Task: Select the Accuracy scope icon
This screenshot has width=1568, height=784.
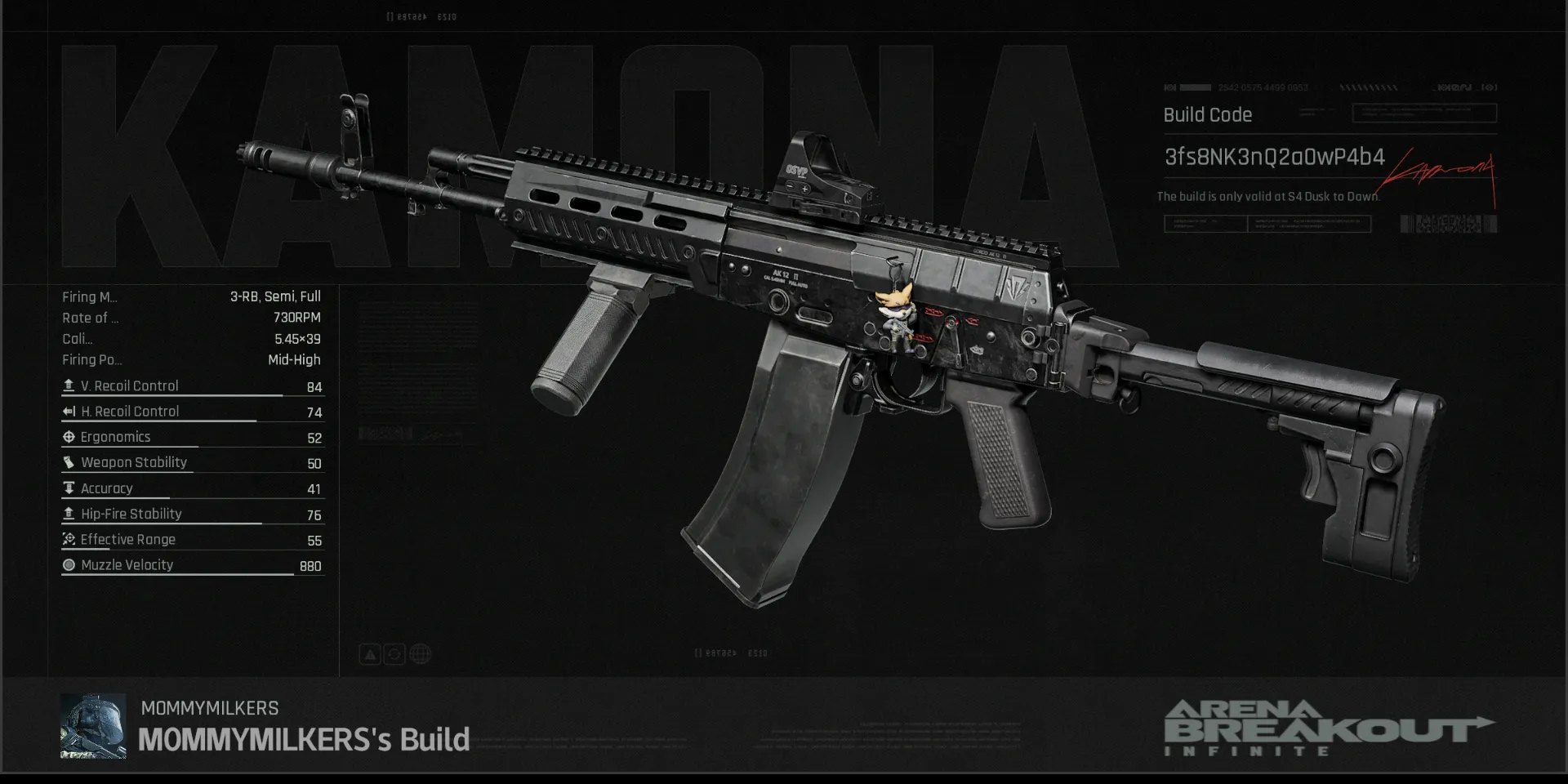Action: click(69, 488)
